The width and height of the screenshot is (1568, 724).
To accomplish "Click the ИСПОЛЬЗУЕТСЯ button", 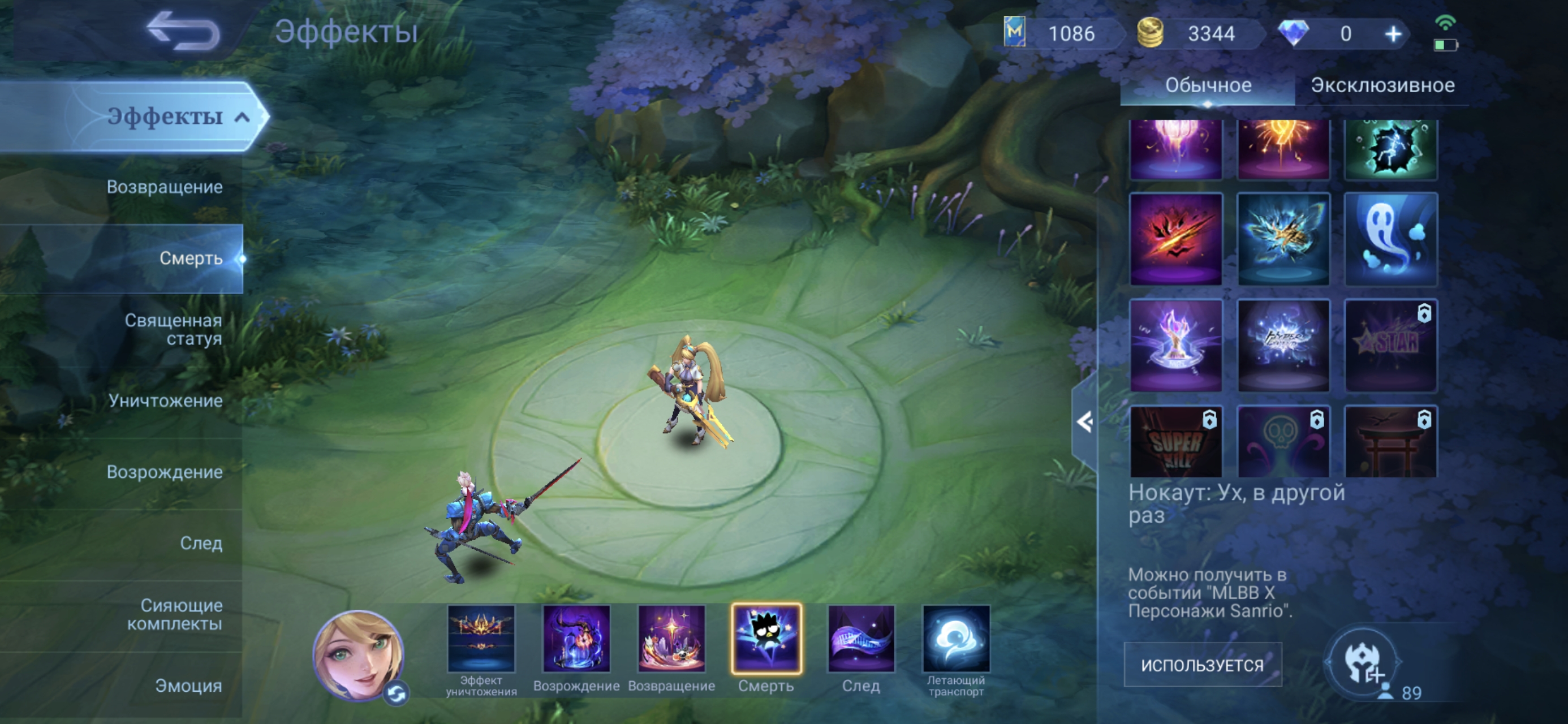I will [1202, 665].
